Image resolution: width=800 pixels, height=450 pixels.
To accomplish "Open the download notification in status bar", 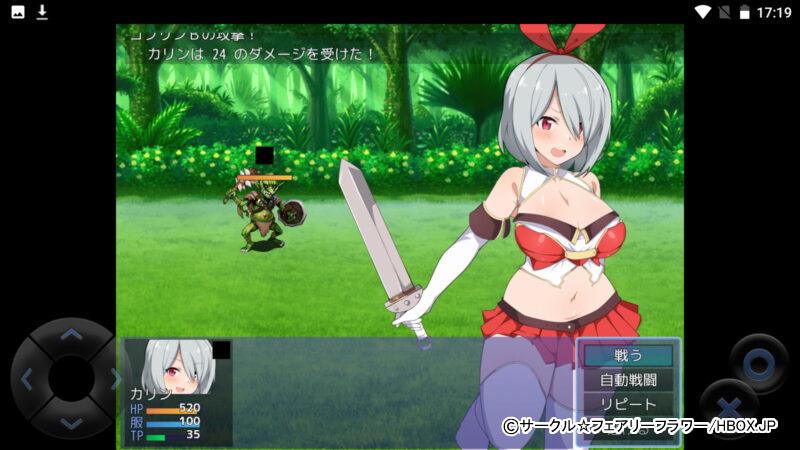I will point(42,12).
